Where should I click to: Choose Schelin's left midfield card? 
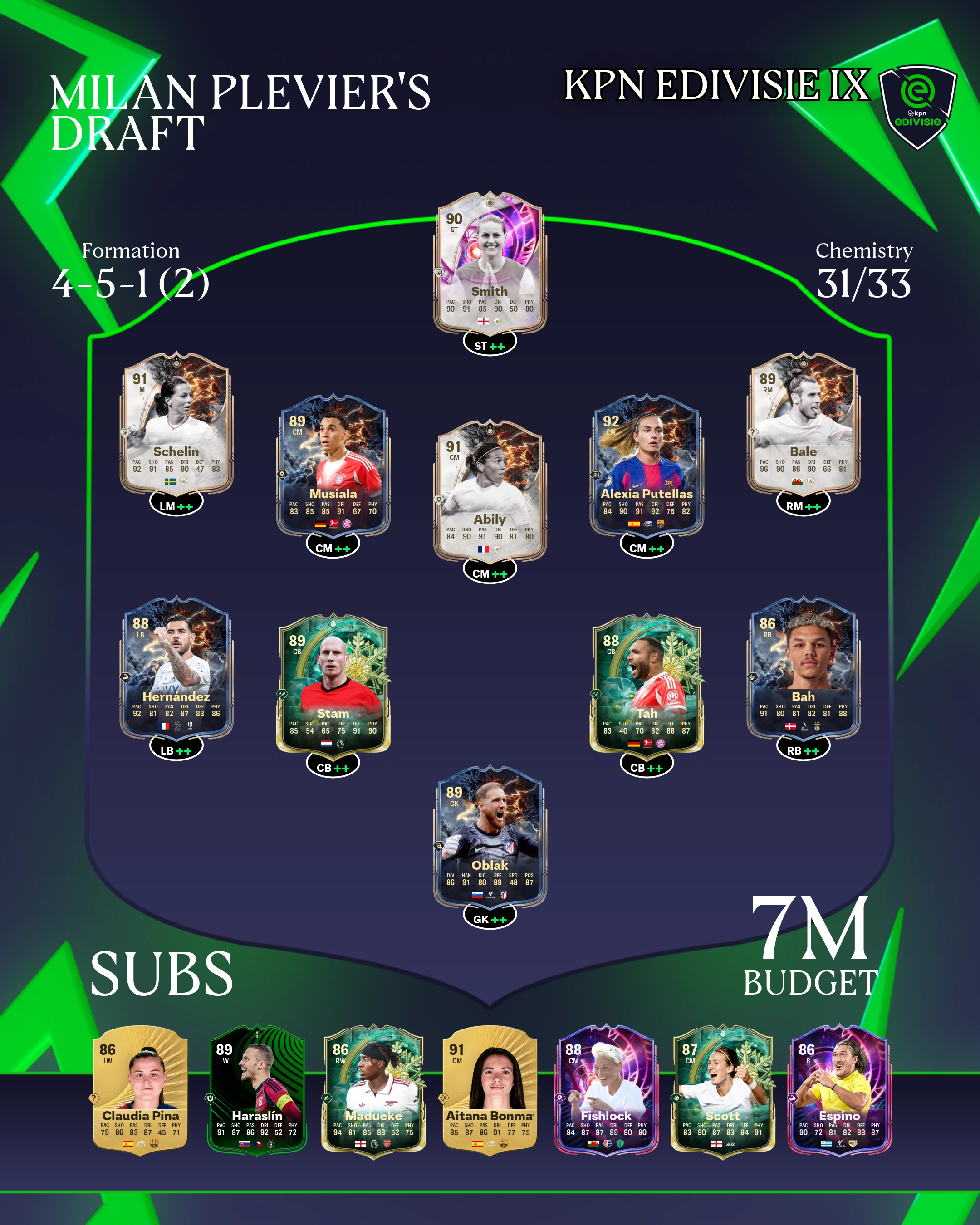(176, 423)
